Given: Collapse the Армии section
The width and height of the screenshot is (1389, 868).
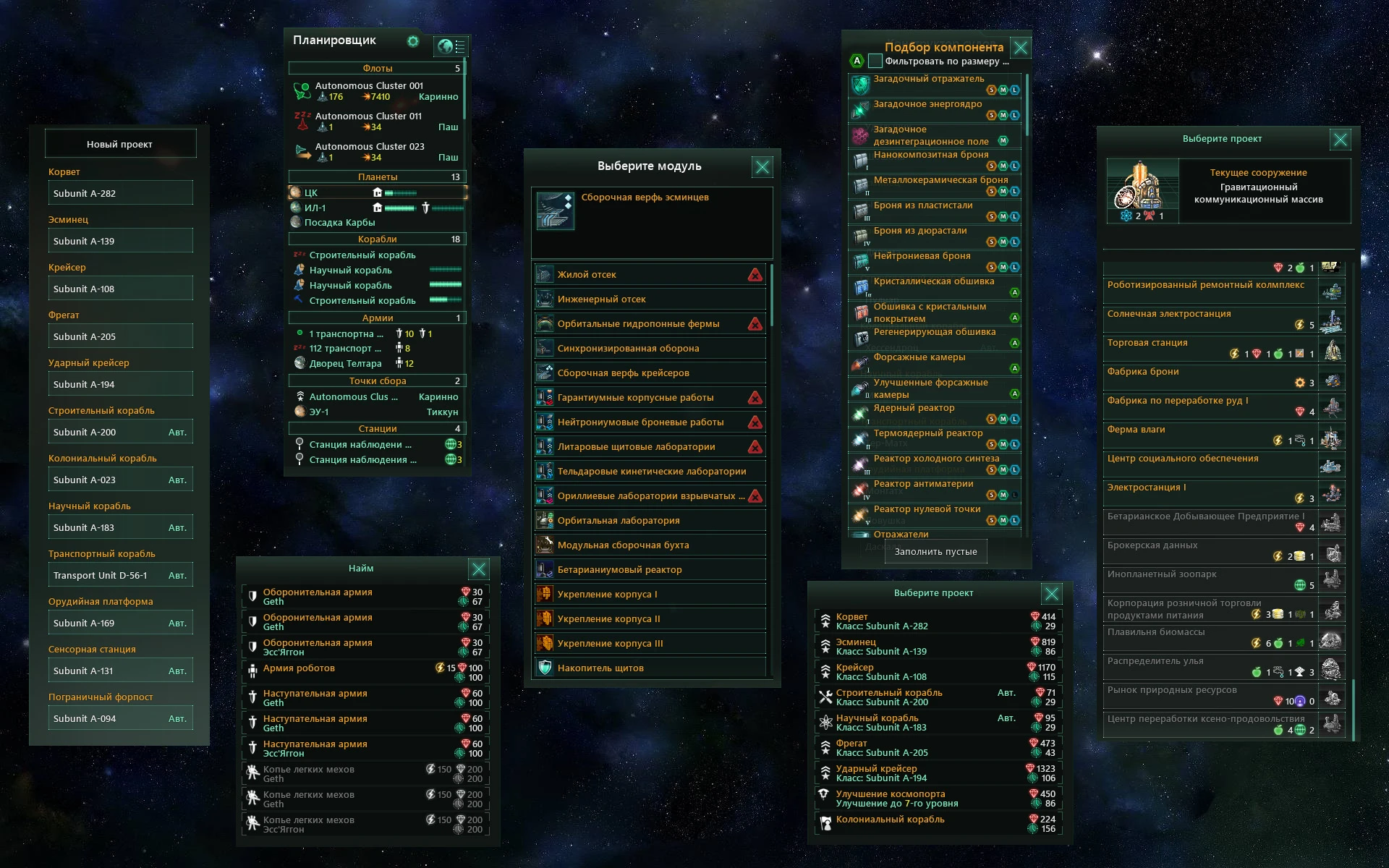Looking at the screenshot, I should 378,318.
